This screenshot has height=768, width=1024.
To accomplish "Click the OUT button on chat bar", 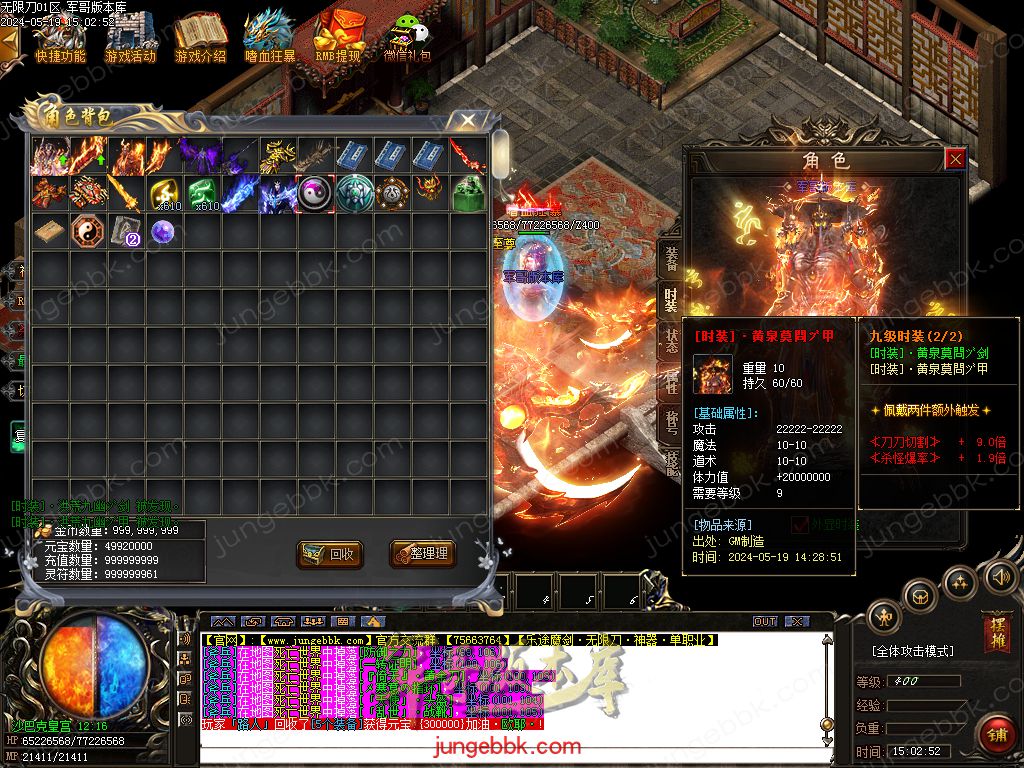I will point(765,621).
